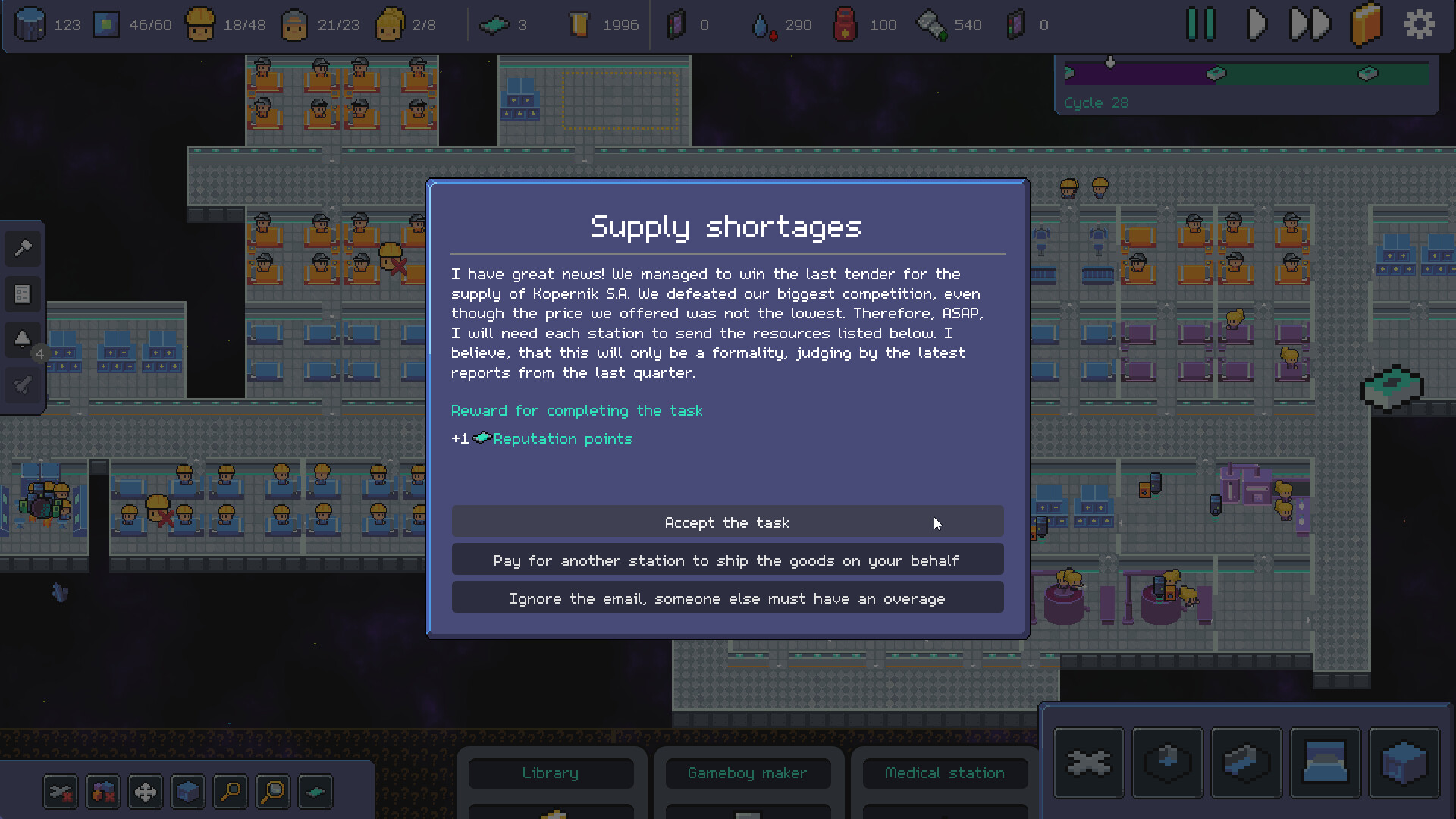The image size is (1456, 819).
Task: Pause the game with the pause button
Action: click(x=1201, y=24)
